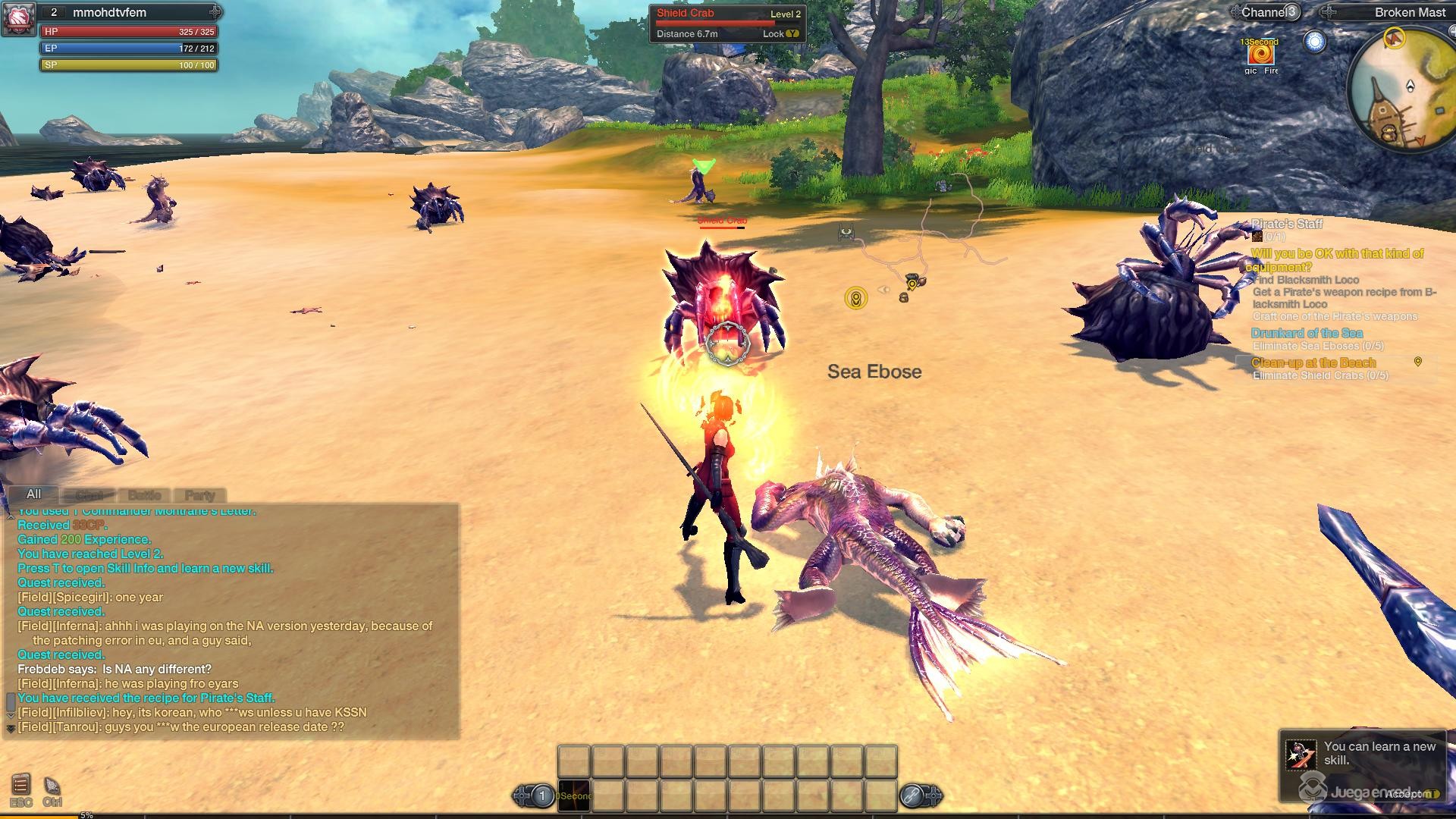Toggle the hotbar page number button
1456x819 pixels.
[541, 795]
